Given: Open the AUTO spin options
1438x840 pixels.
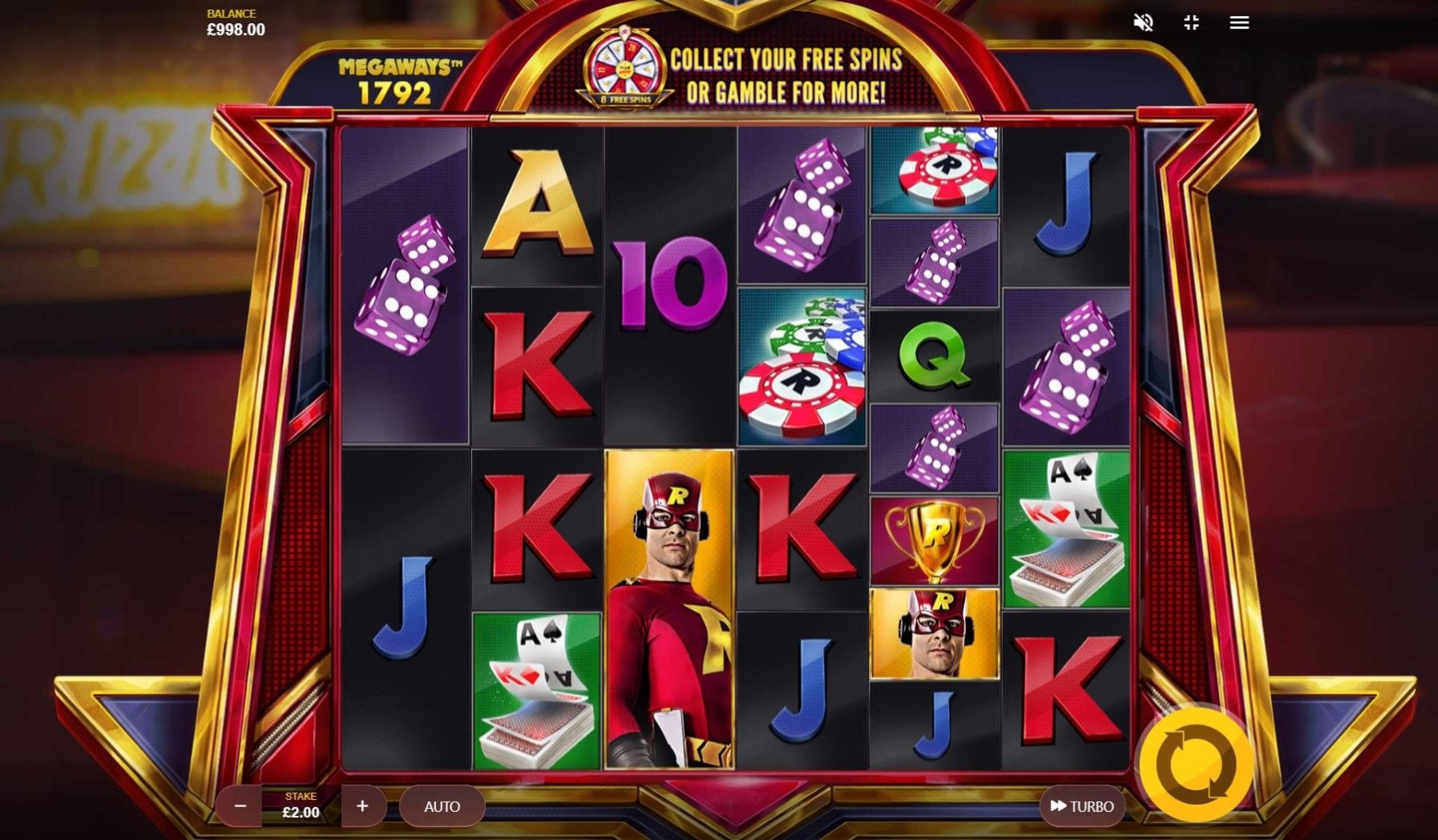Looking at the screenshot, I should pos(442,806).
